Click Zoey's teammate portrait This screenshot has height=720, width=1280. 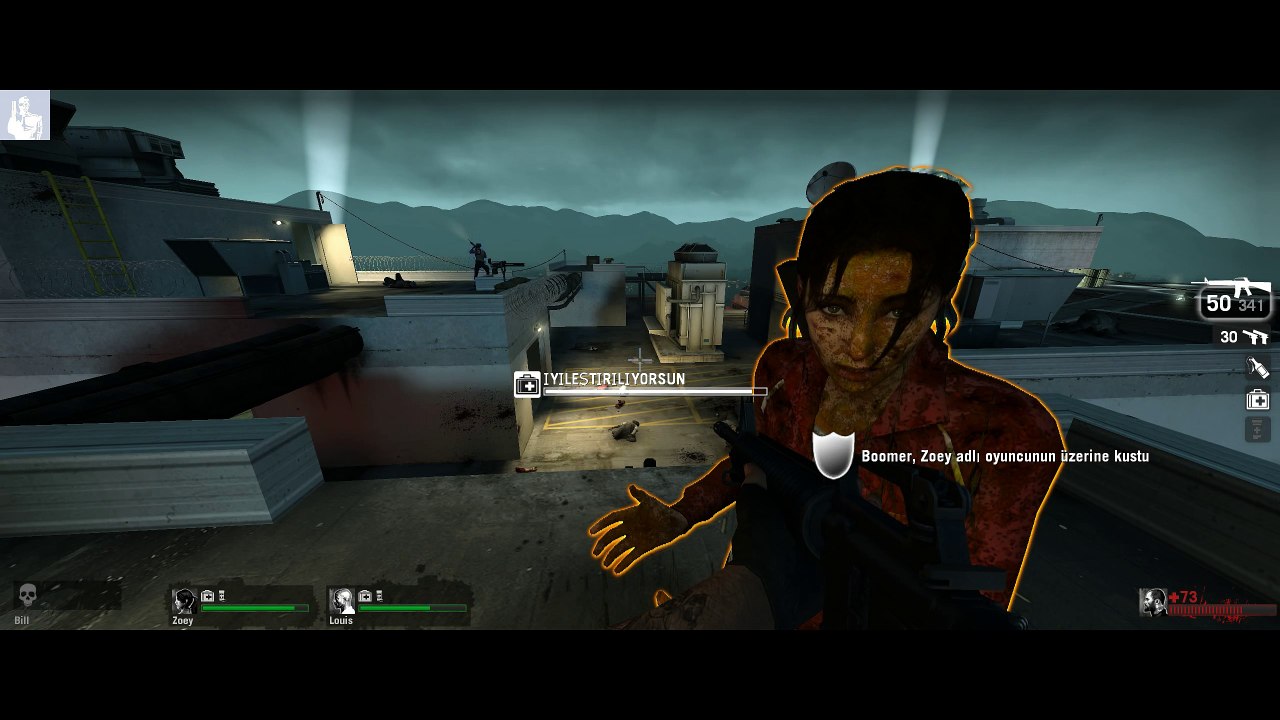tap(184, 601)
